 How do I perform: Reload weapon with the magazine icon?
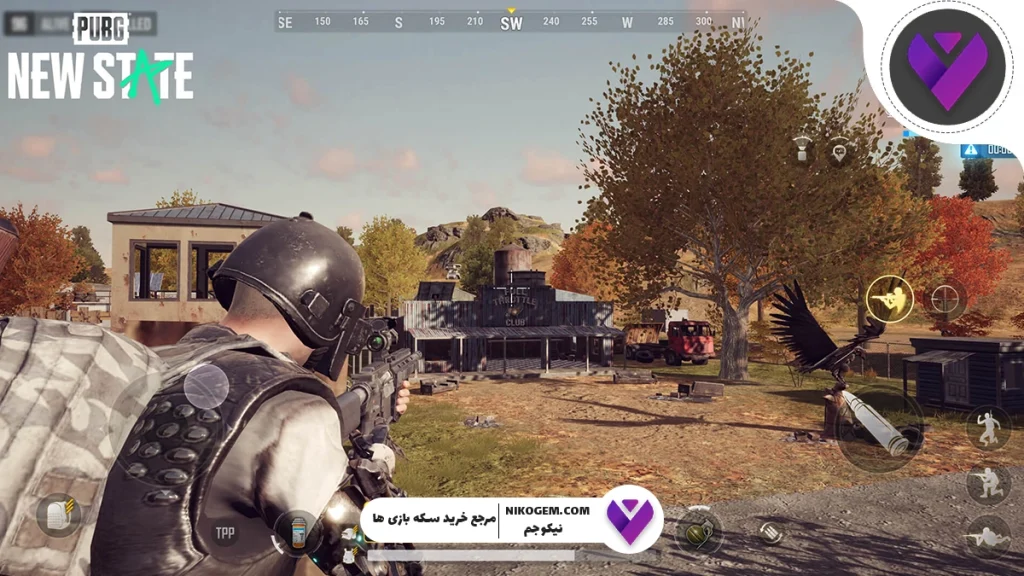[770, 532]
